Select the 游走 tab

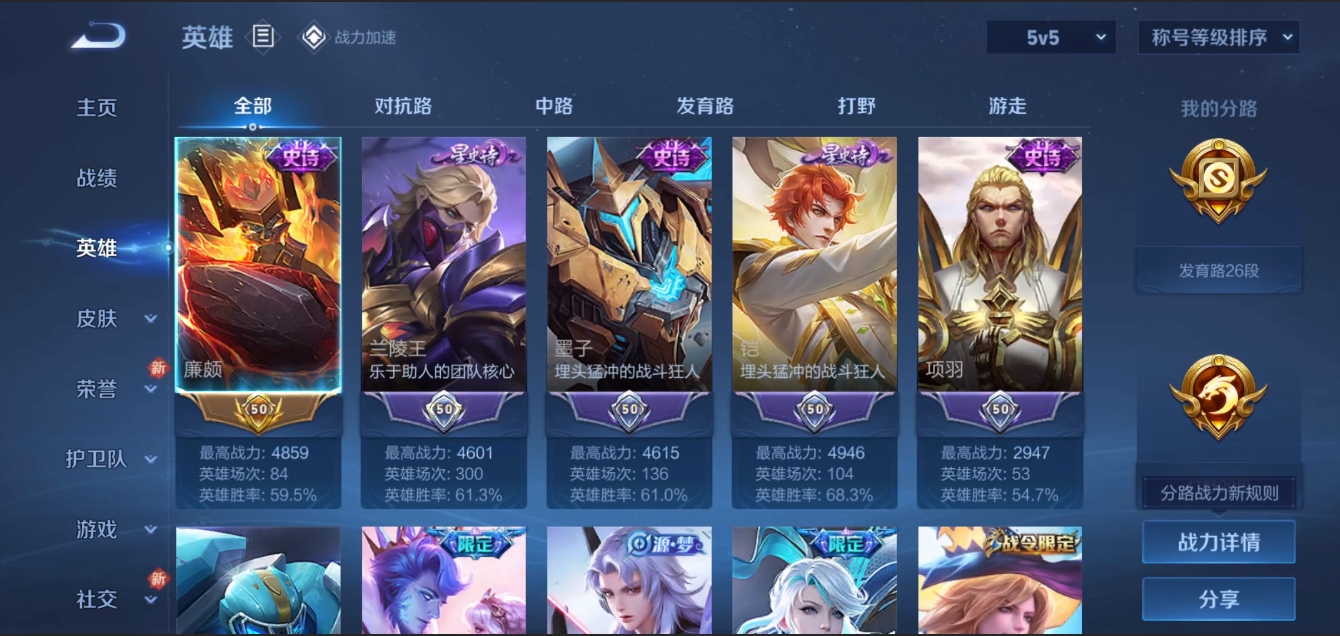click(x=1007, y=106)
